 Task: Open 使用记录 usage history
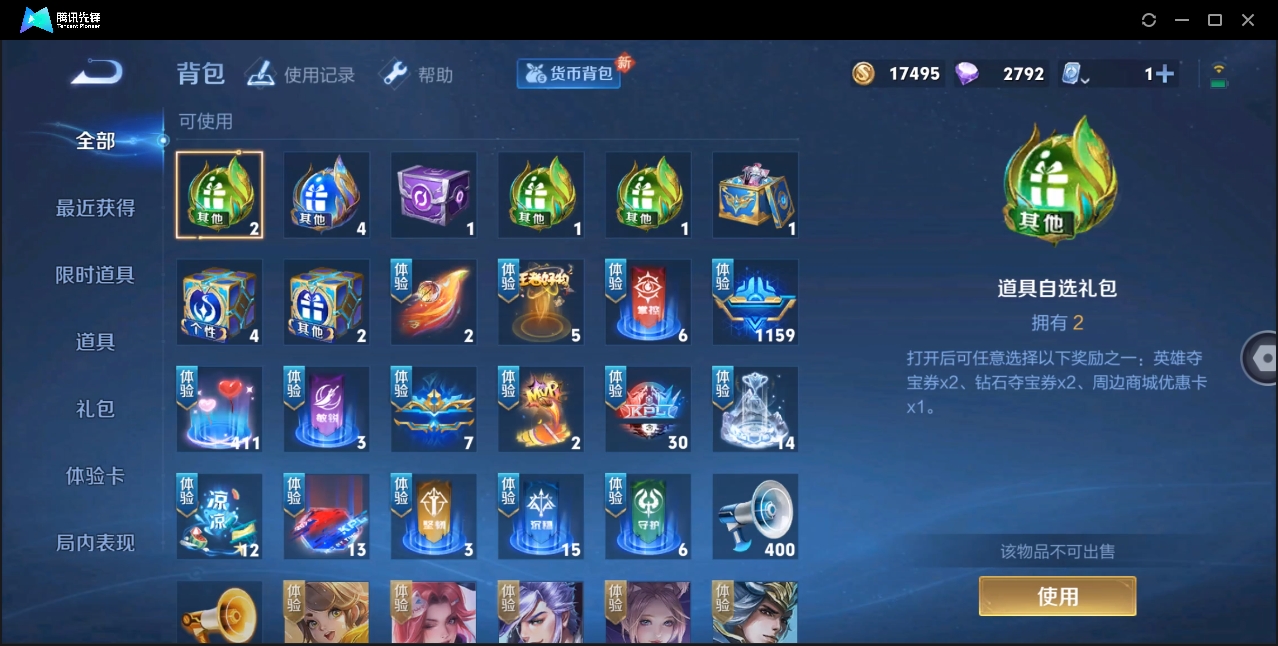tap(301, 75)
